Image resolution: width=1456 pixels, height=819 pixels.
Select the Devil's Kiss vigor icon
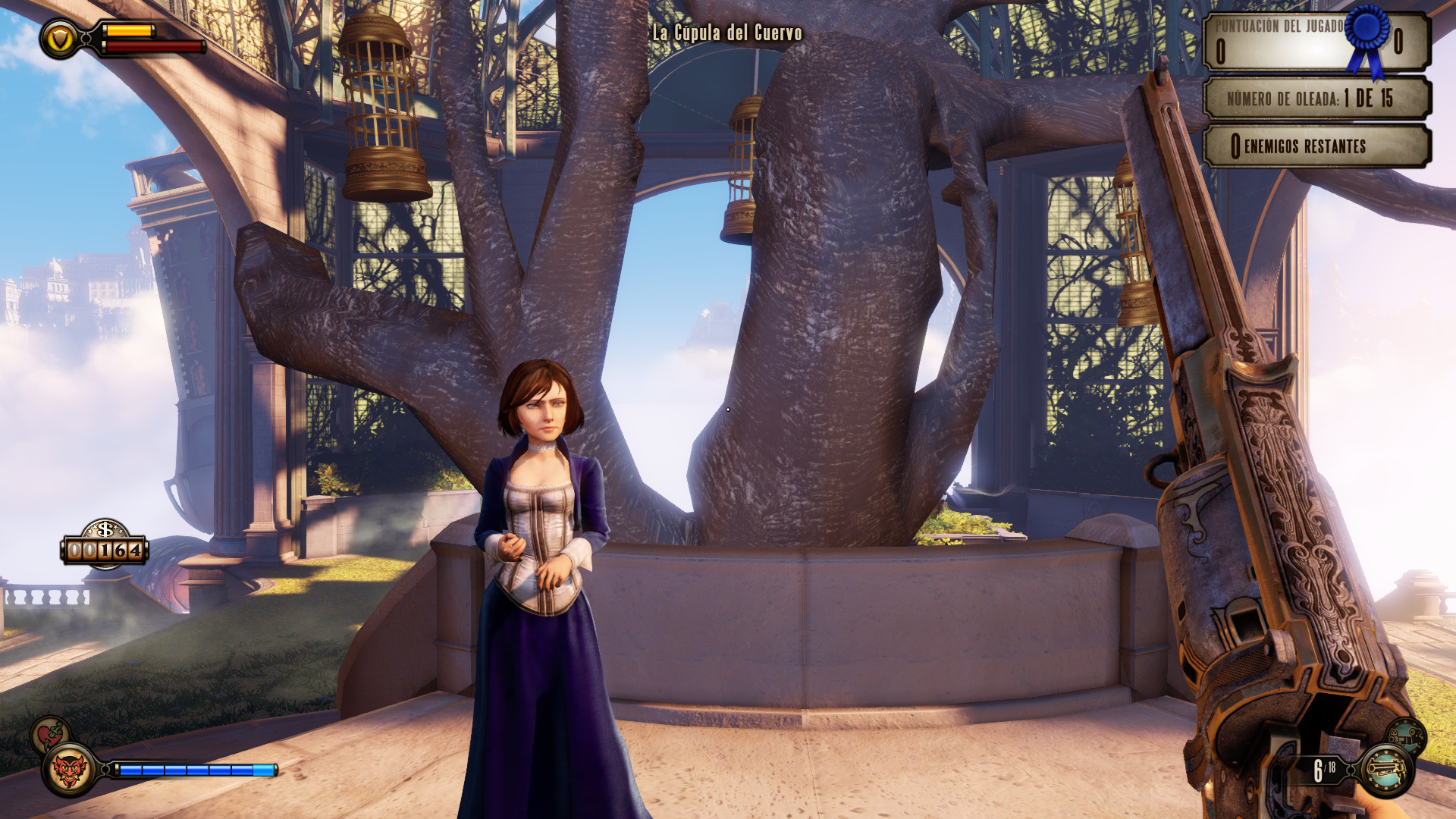69,770
